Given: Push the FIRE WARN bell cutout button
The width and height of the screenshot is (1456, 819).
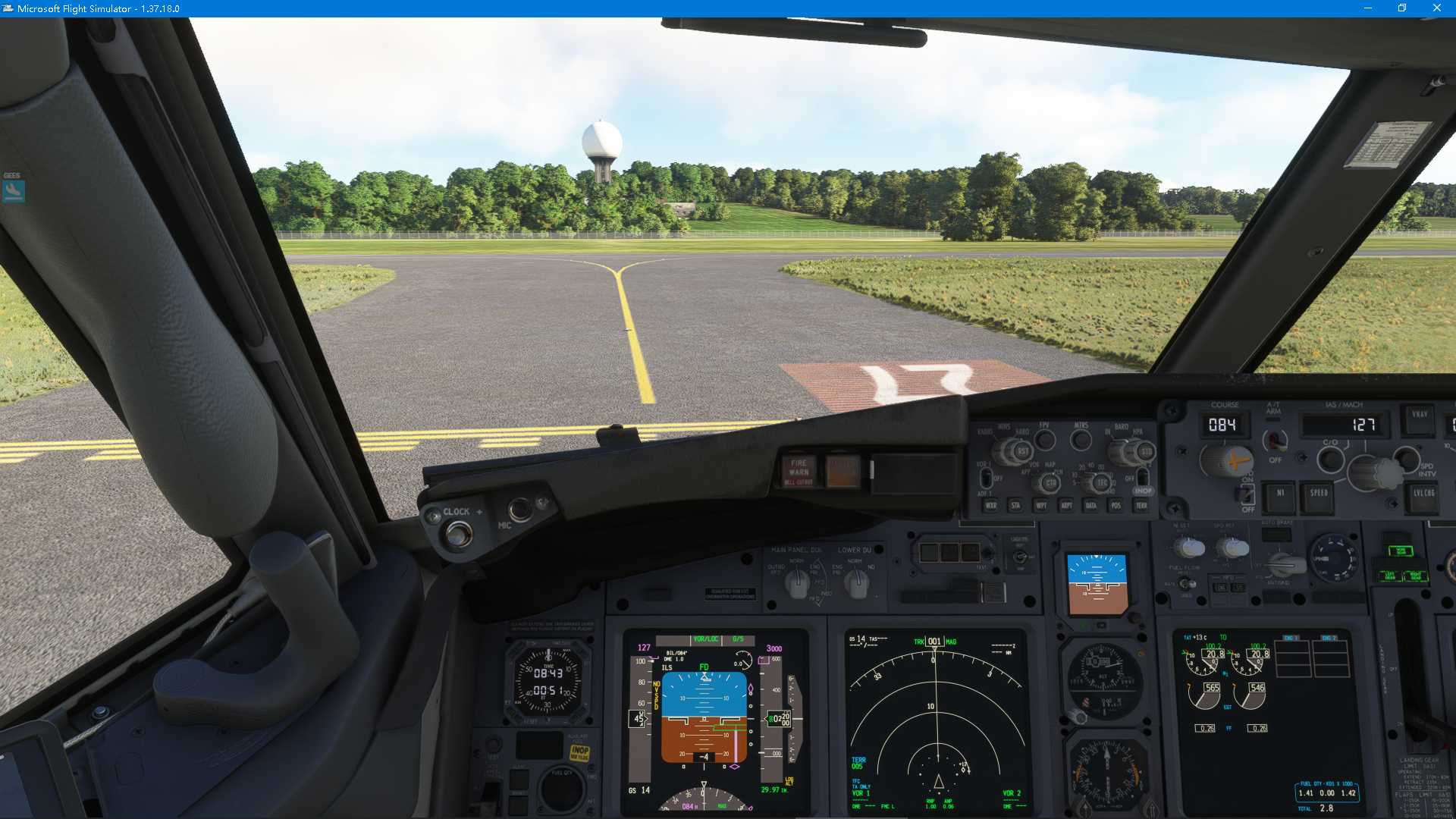Looking at the screenshot, I should (799, 468).
